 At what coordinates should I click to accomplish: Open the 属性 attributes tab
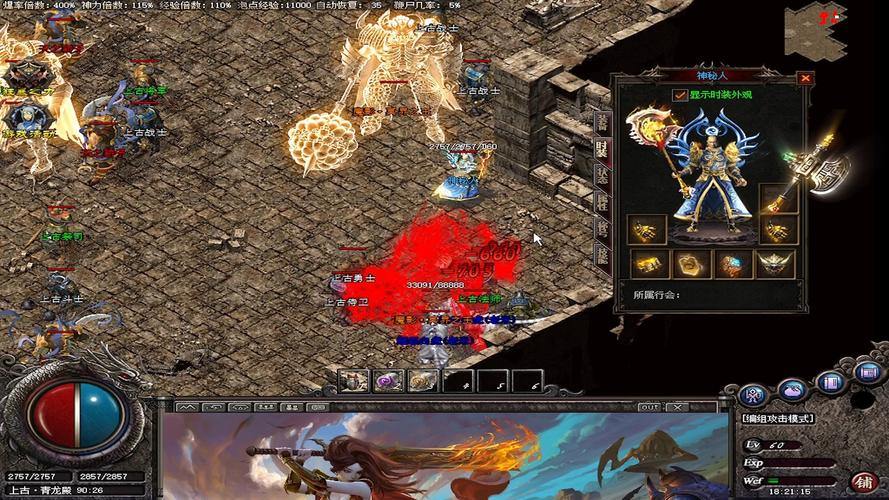pos(602,200)
